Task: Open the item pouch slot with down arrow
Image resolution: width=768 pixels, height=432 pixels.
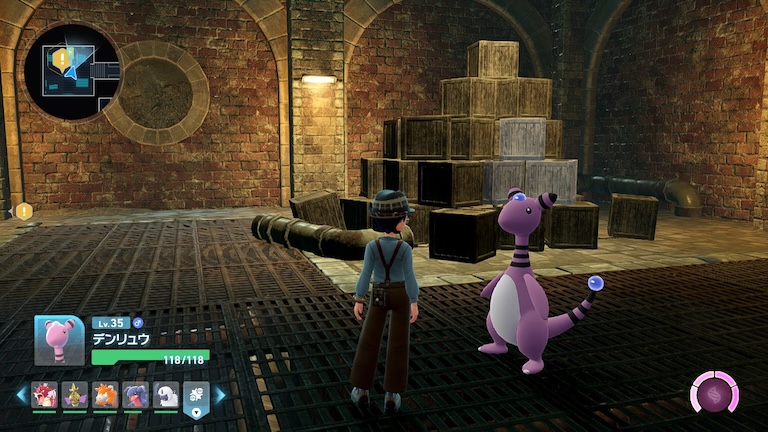Action: (x=196, y=397)
